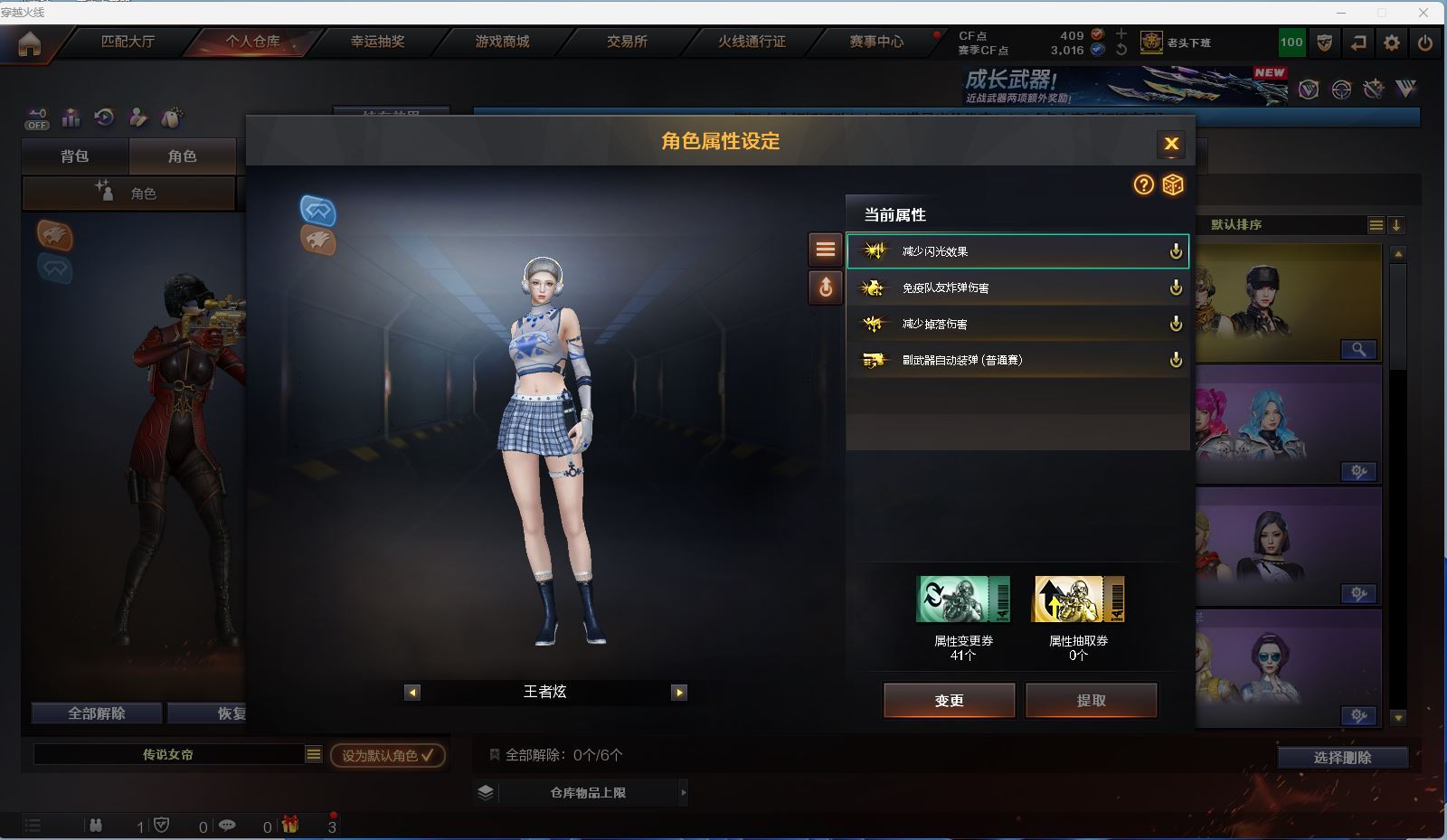The width and height of the screenshot is (1447, 840).
Task: Click the 变更 button
Action: [x=949, y=700]
